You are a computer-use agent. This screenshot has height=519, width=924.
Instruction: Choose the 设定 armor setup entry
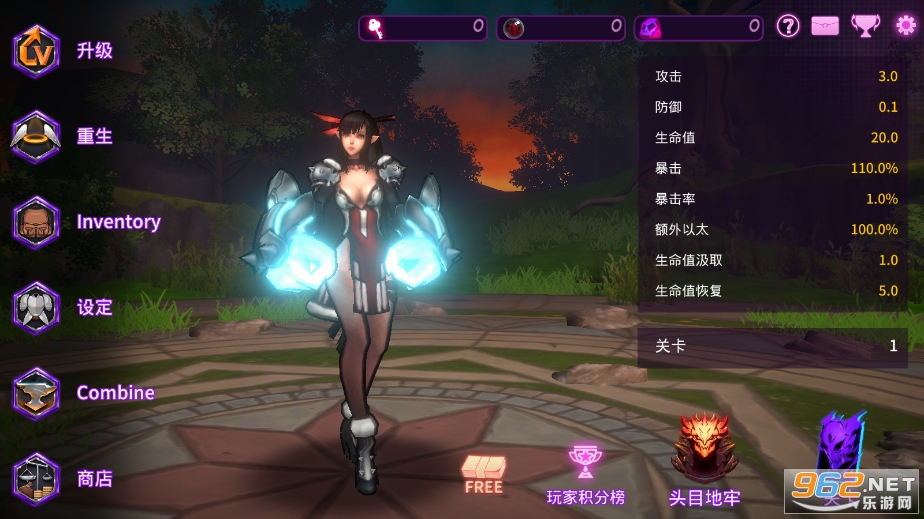click(x=37, y=308)
